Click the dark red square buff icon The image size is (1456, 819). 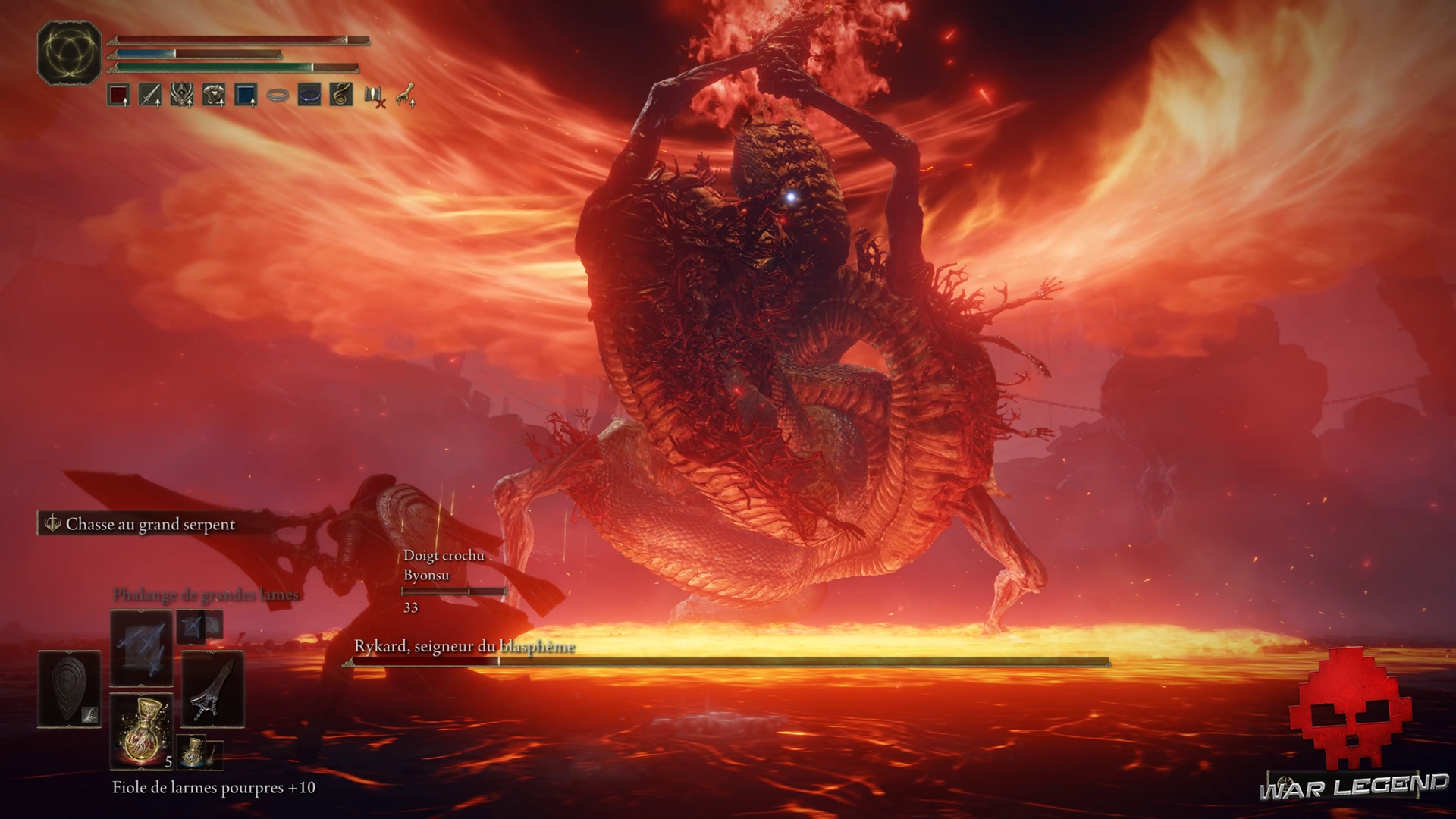tap(118, 96)
